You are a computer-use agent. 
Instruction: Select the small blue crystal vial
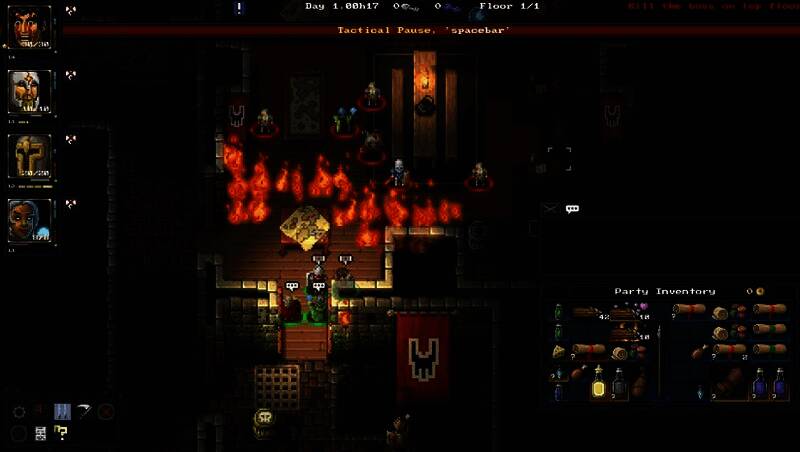(698, 391)
